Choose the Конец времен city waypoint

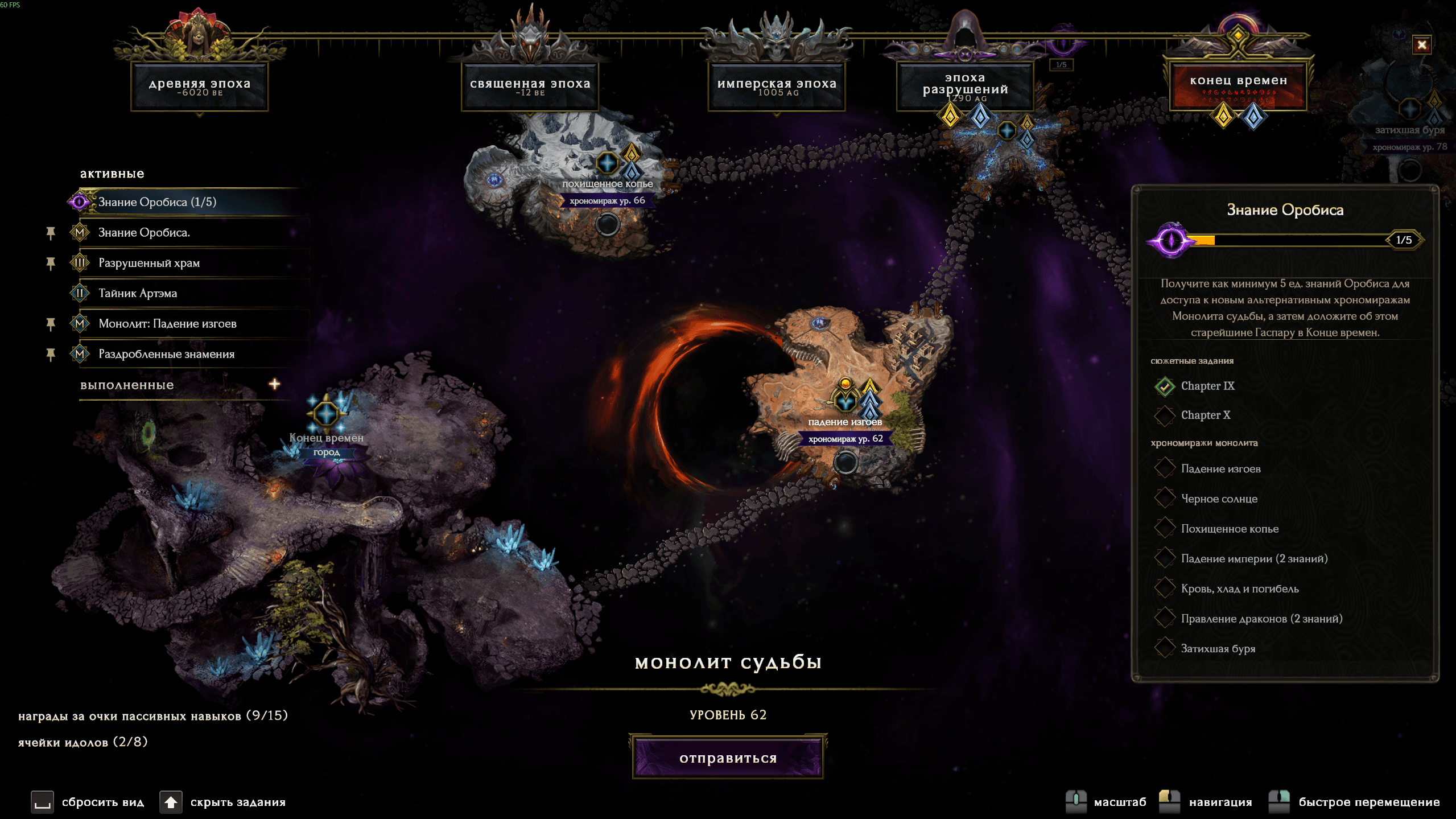(326, 414)
